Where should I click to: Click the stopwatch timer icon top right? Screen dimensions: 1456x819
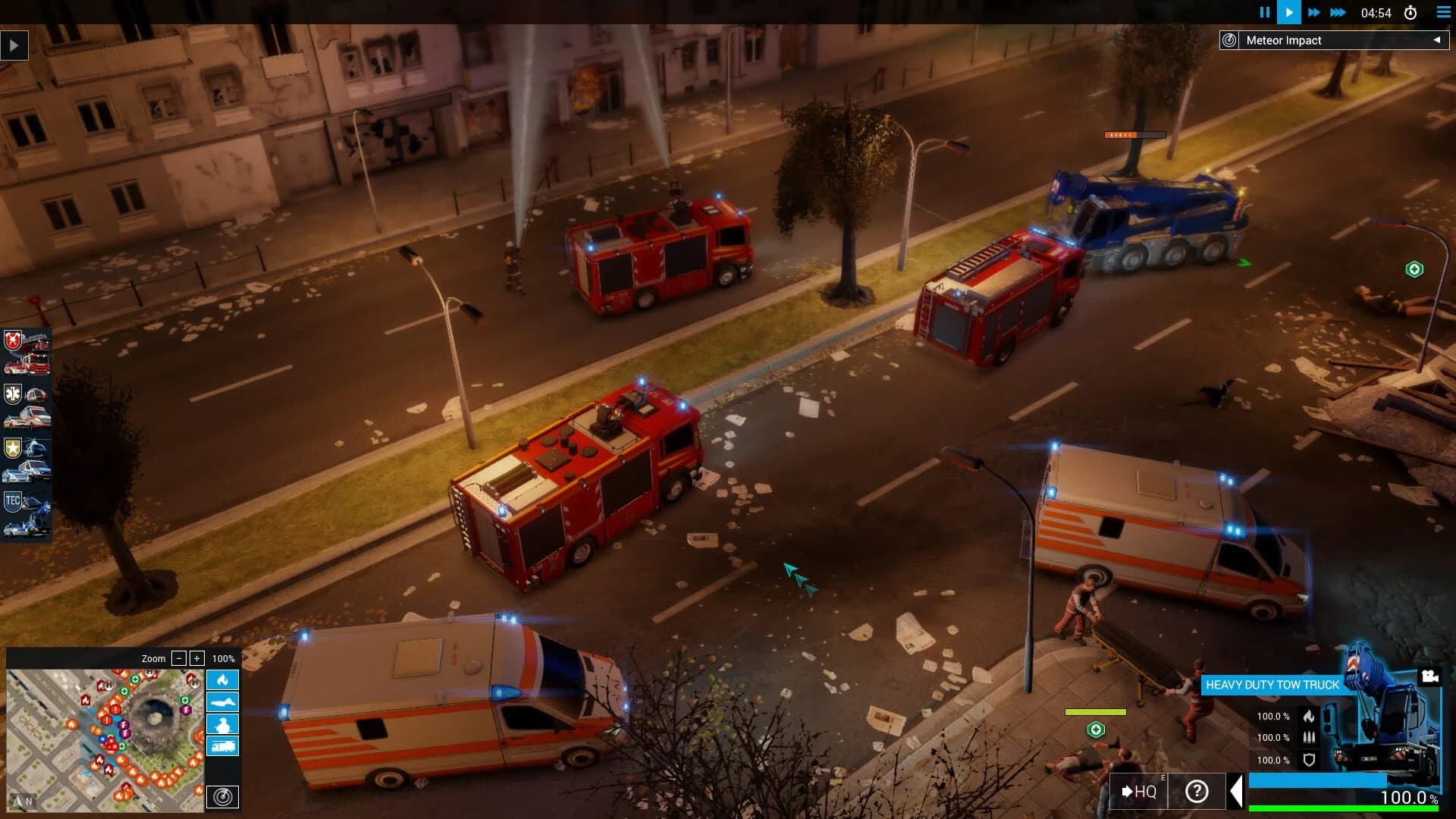[x=1411, y=12]
